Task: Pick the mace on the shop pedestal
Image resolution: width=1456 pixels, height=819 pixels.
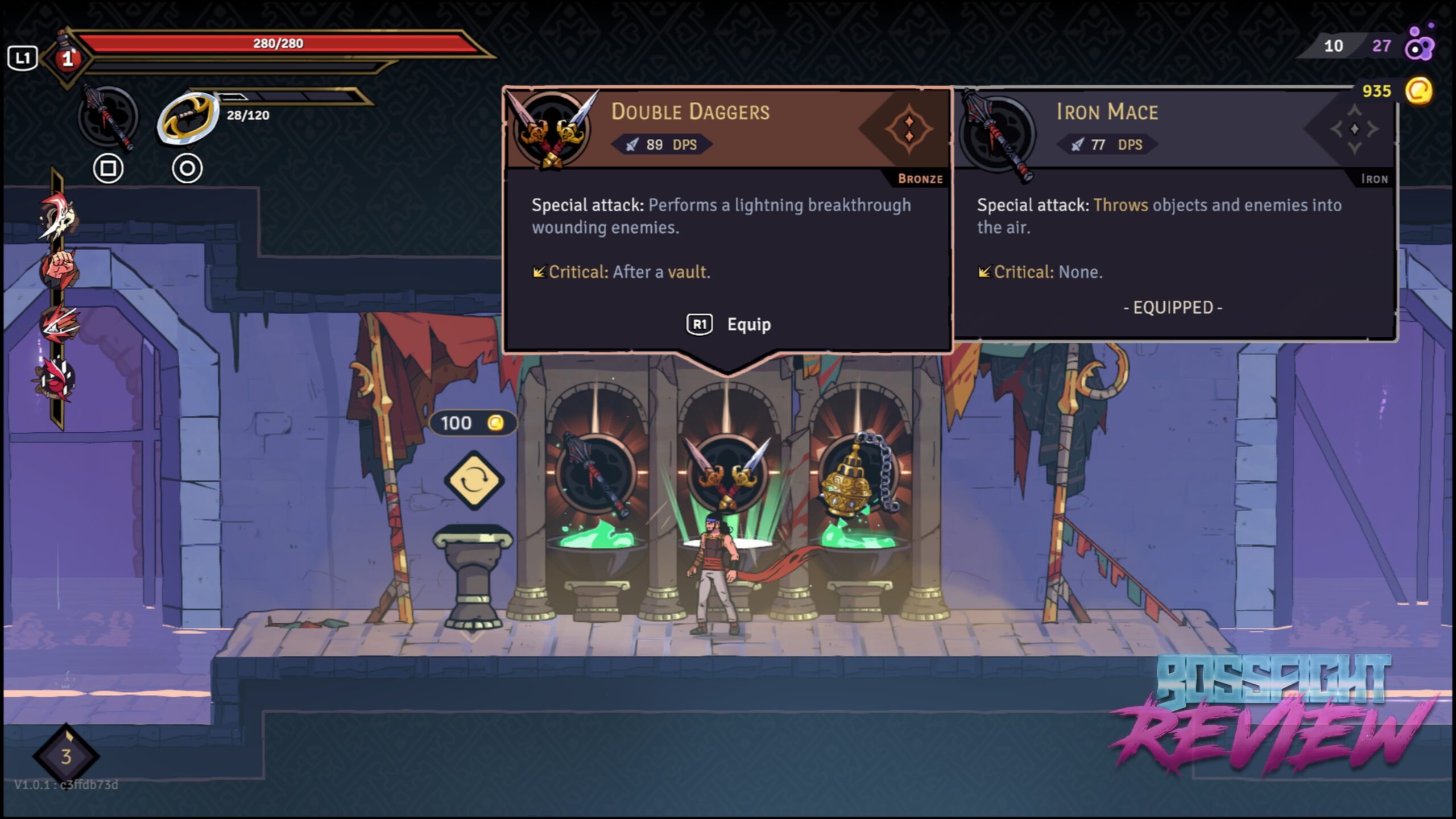Action: pos(595,473)
